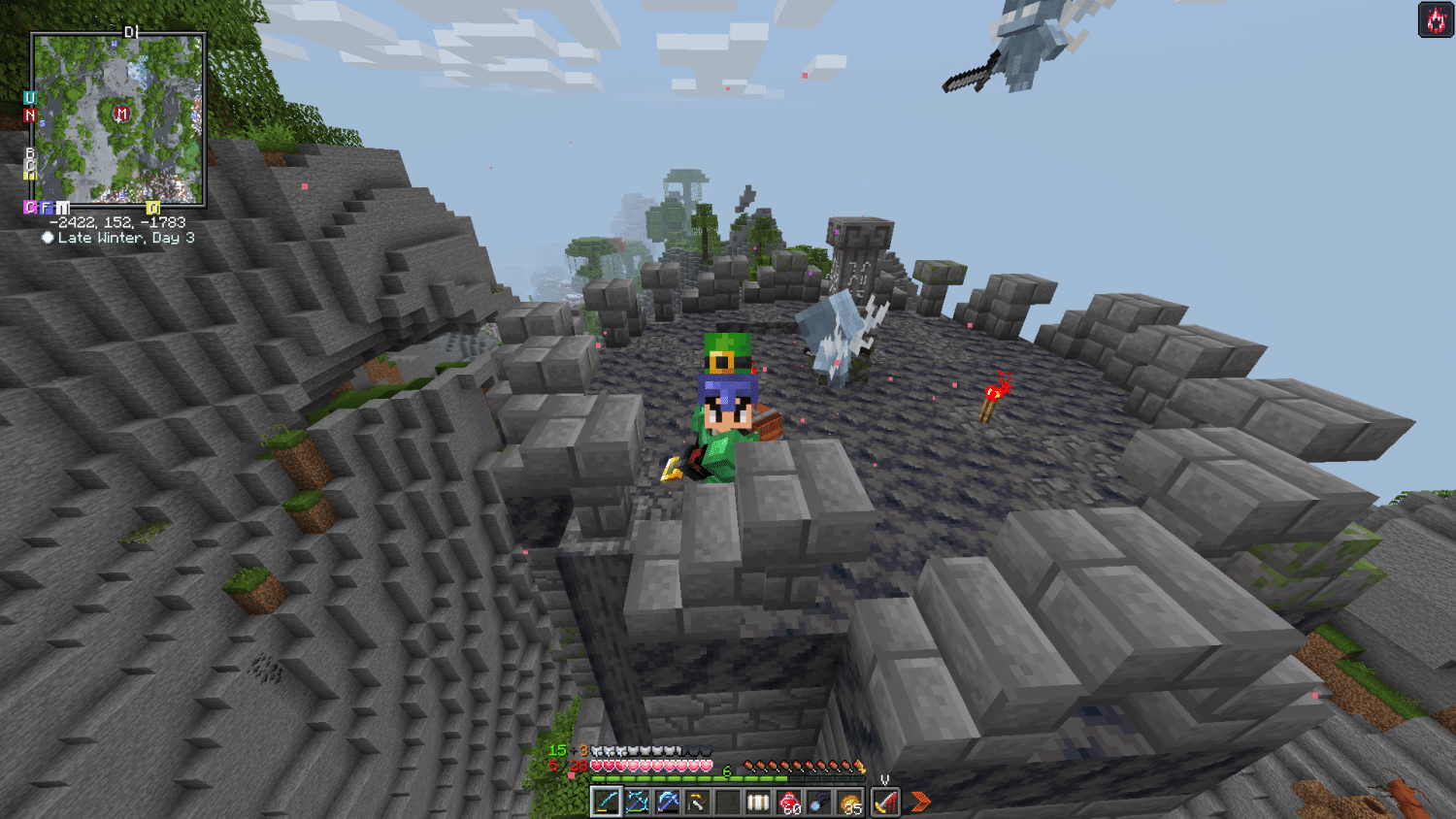Click the red M marker at minimap center
The image size is (1456, 819).
(121, 114)
